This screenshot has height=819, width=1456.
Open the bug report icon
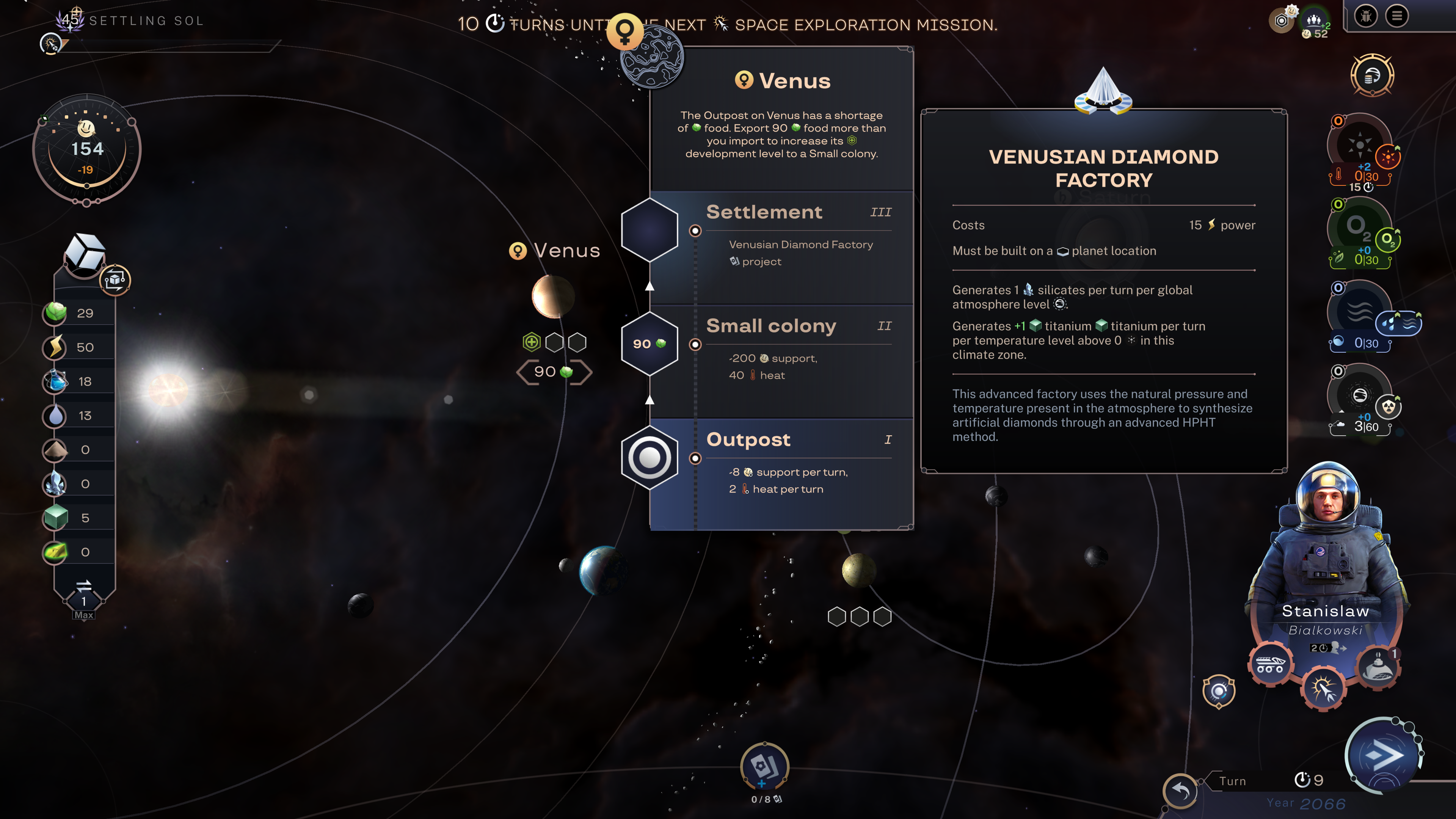(1365, 16)
